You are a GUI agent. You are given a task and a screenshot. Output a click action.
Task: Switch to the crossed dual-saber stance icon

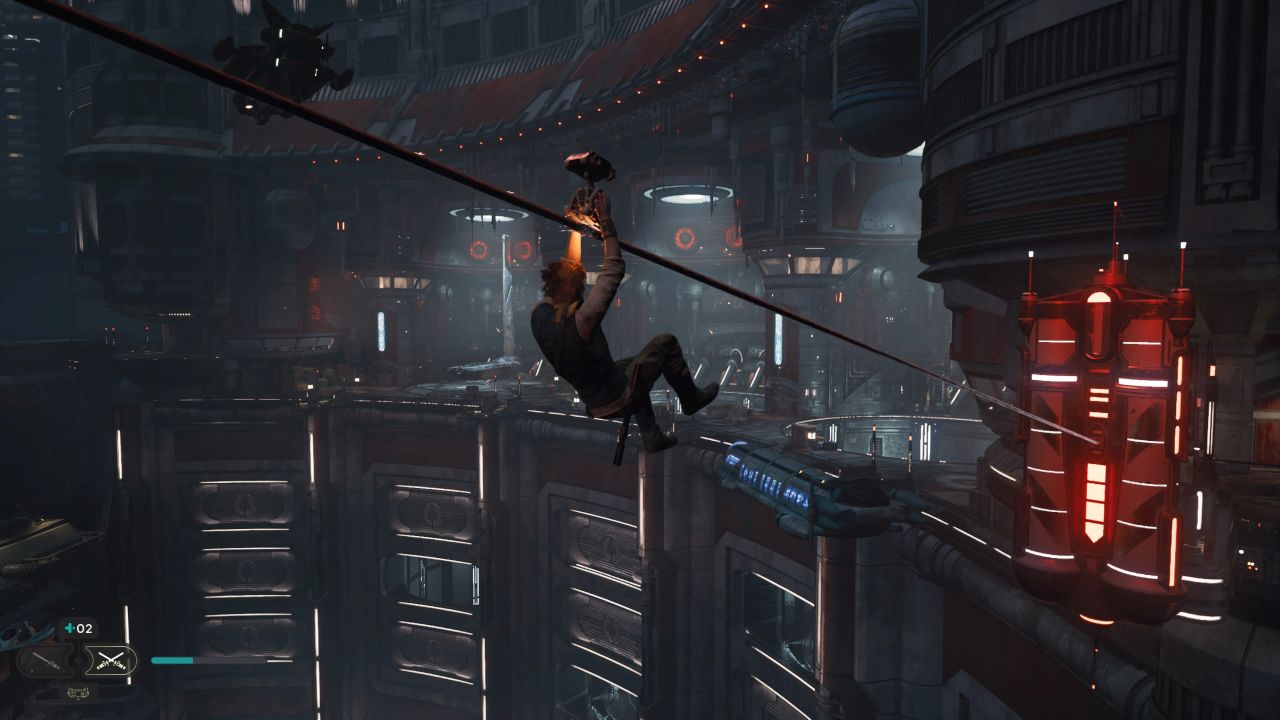point(109,660)
